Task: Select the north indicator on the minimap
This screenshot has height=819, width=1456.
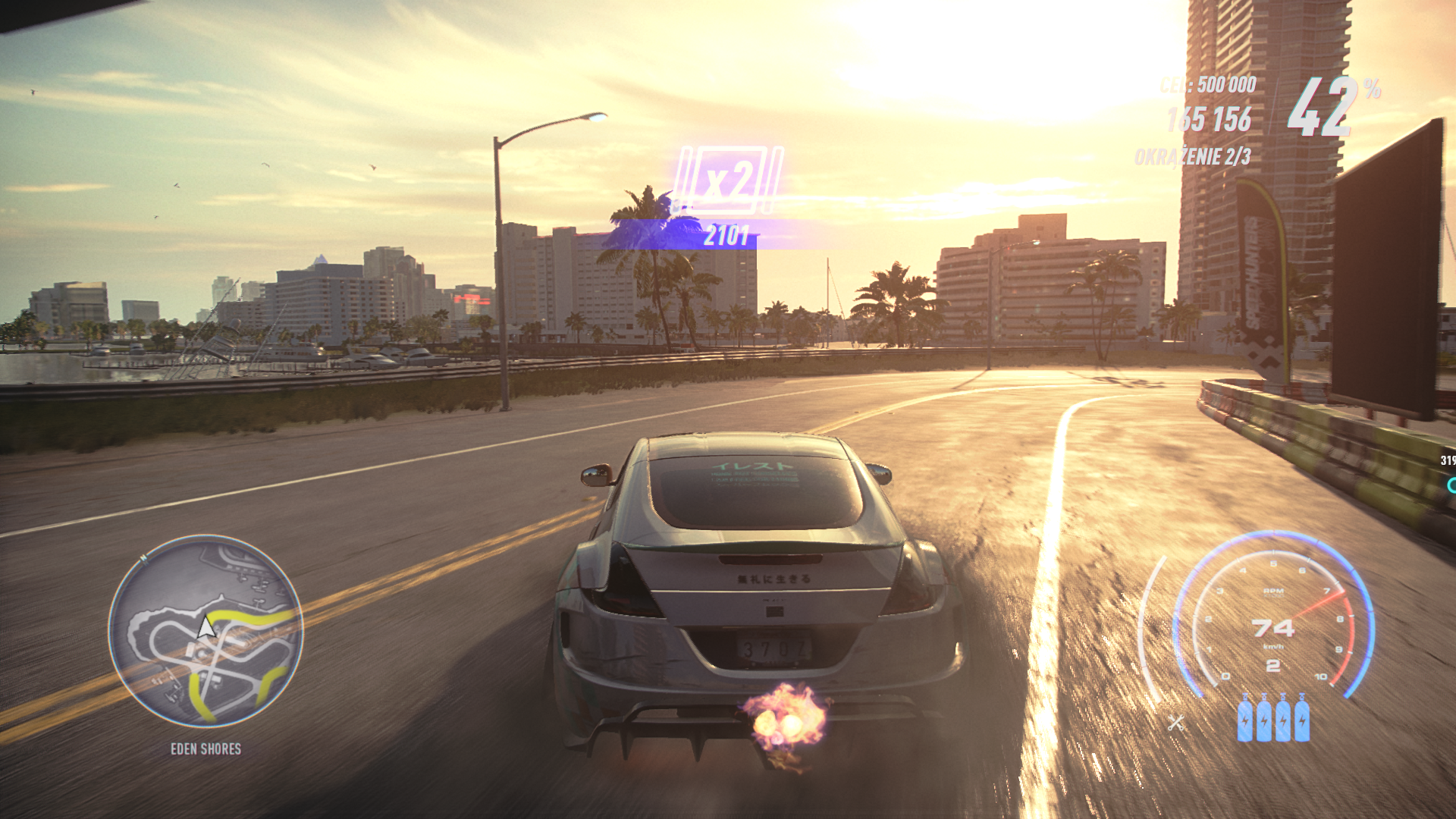Action: pos(144,558)
